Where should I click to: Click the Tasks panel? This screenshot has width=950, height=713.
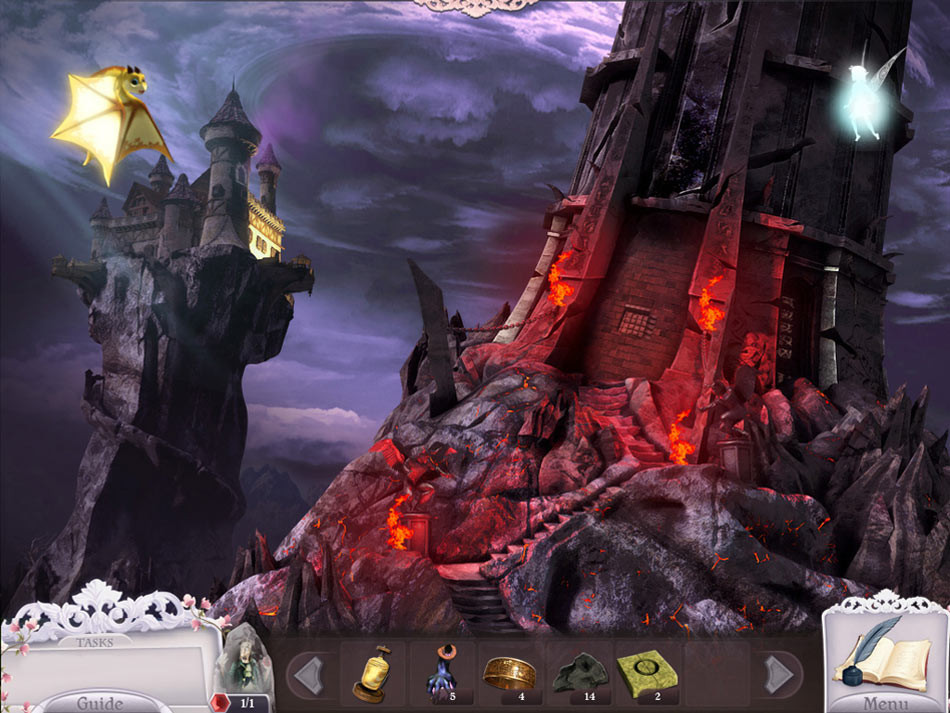pyautogui.click(x=108, y=665)
